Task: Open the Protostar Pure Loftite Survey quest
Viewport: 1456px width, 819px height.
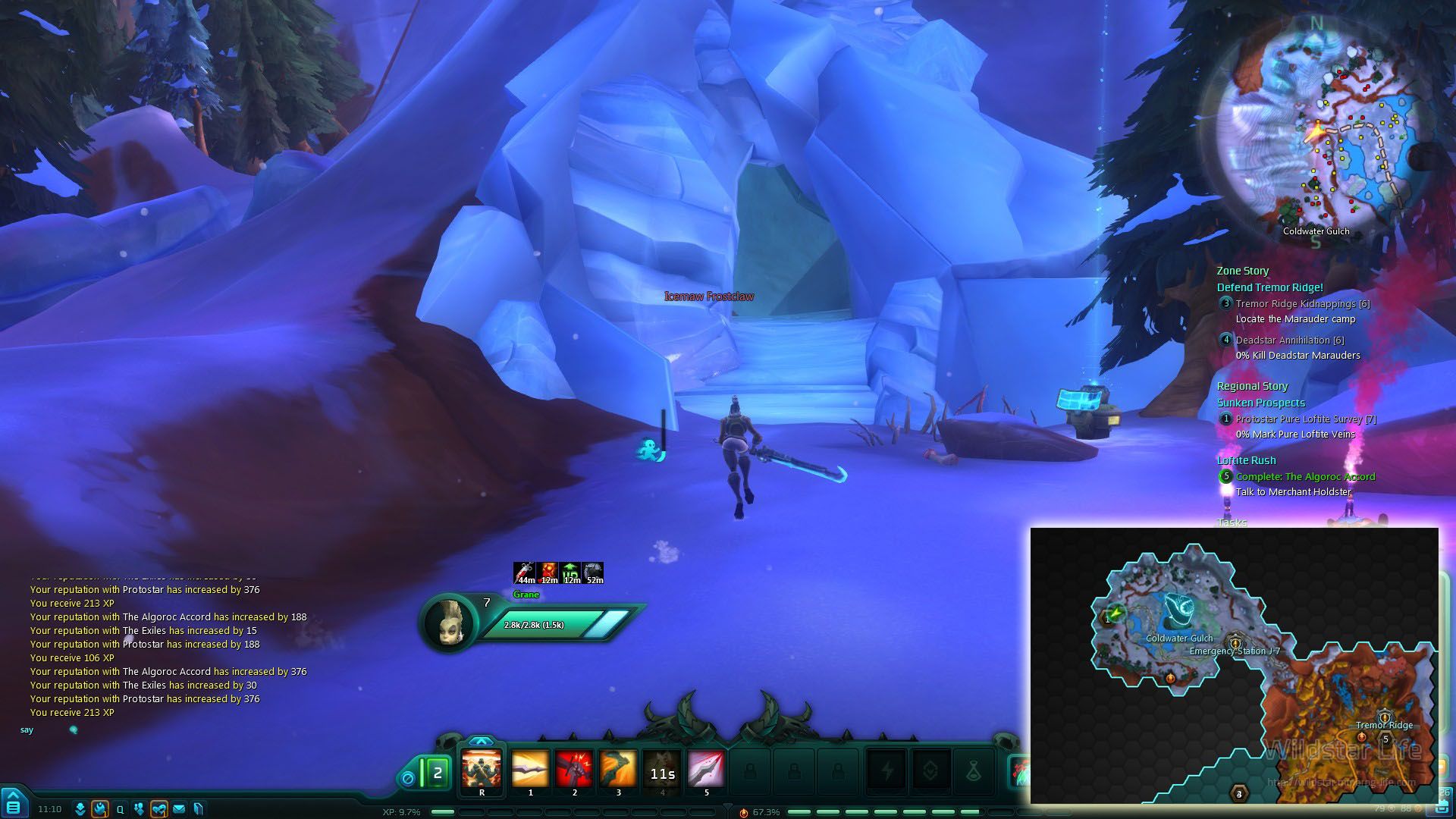Action: click(1305, 419)
